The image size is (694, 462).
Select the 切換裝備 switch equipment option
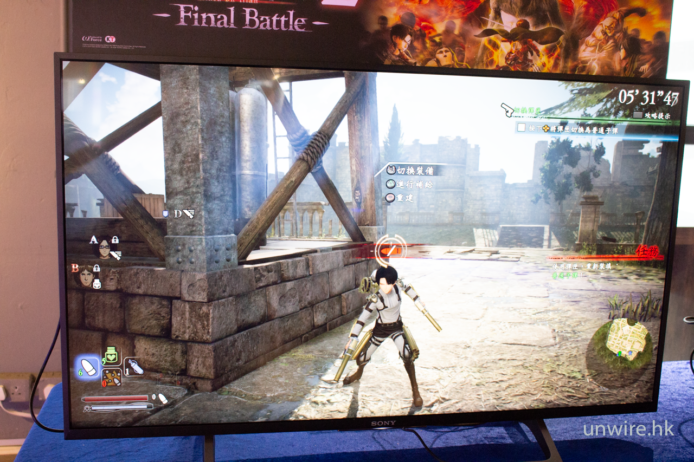[410, 170]
